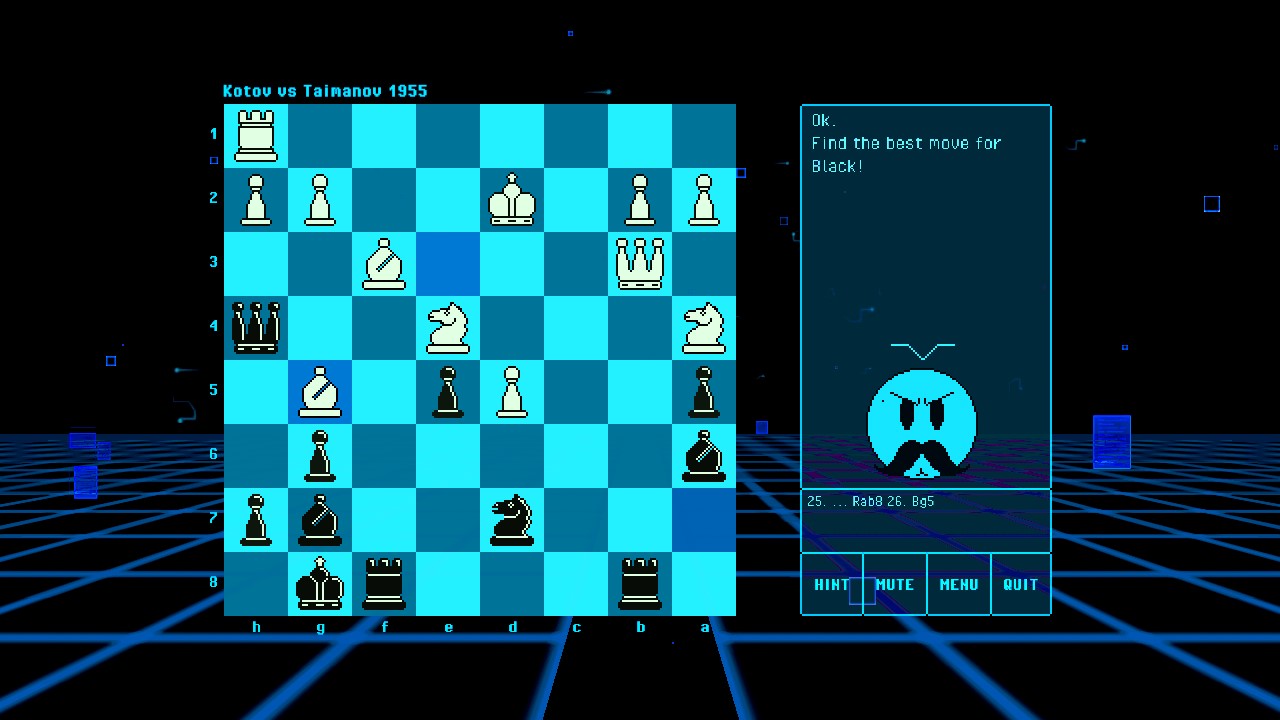Select the black rook on b8

tap(640, 583)
